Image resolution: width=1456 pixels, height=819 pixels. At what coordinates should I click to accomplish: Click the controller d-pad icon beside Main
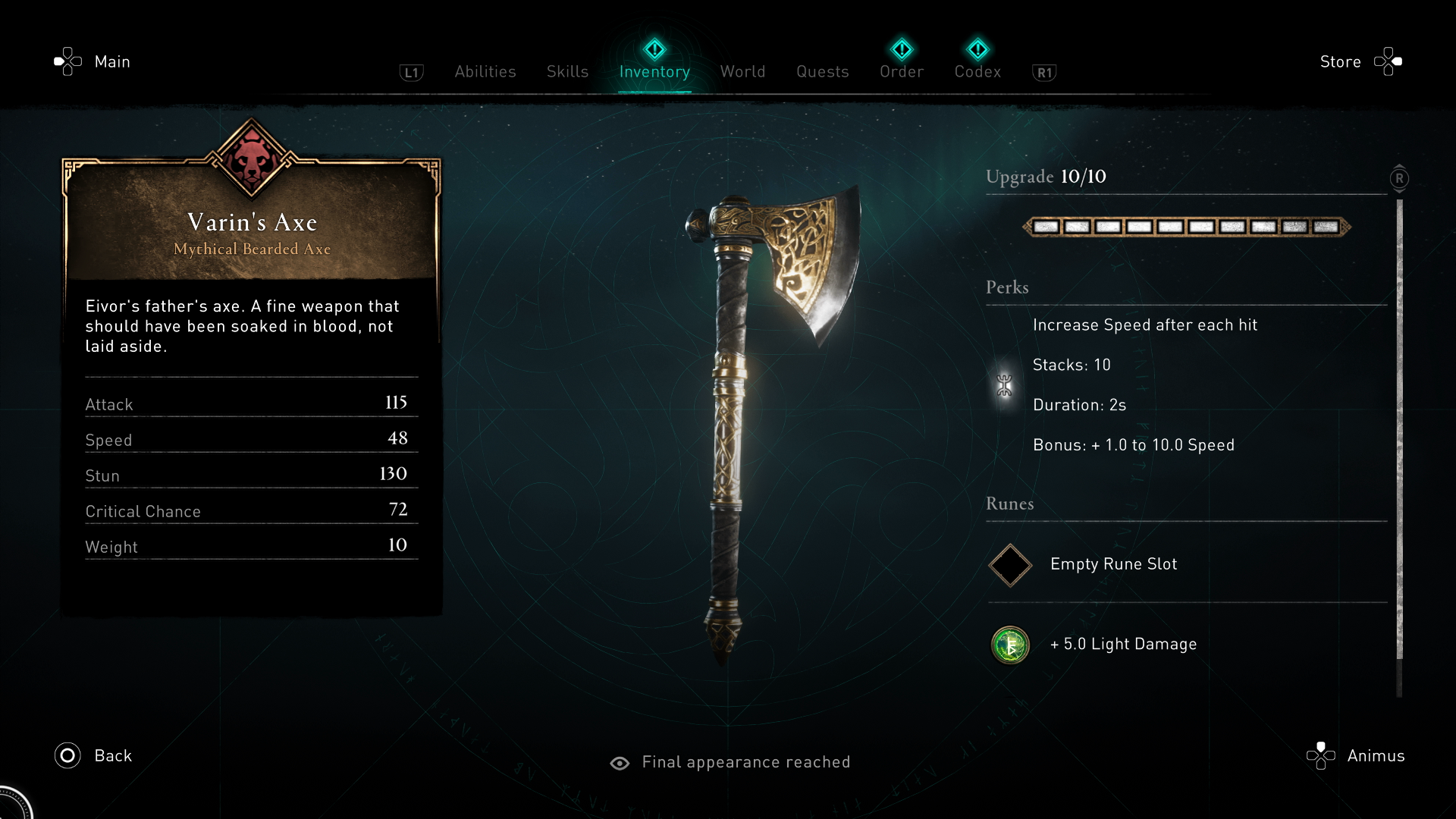(67, 61)
